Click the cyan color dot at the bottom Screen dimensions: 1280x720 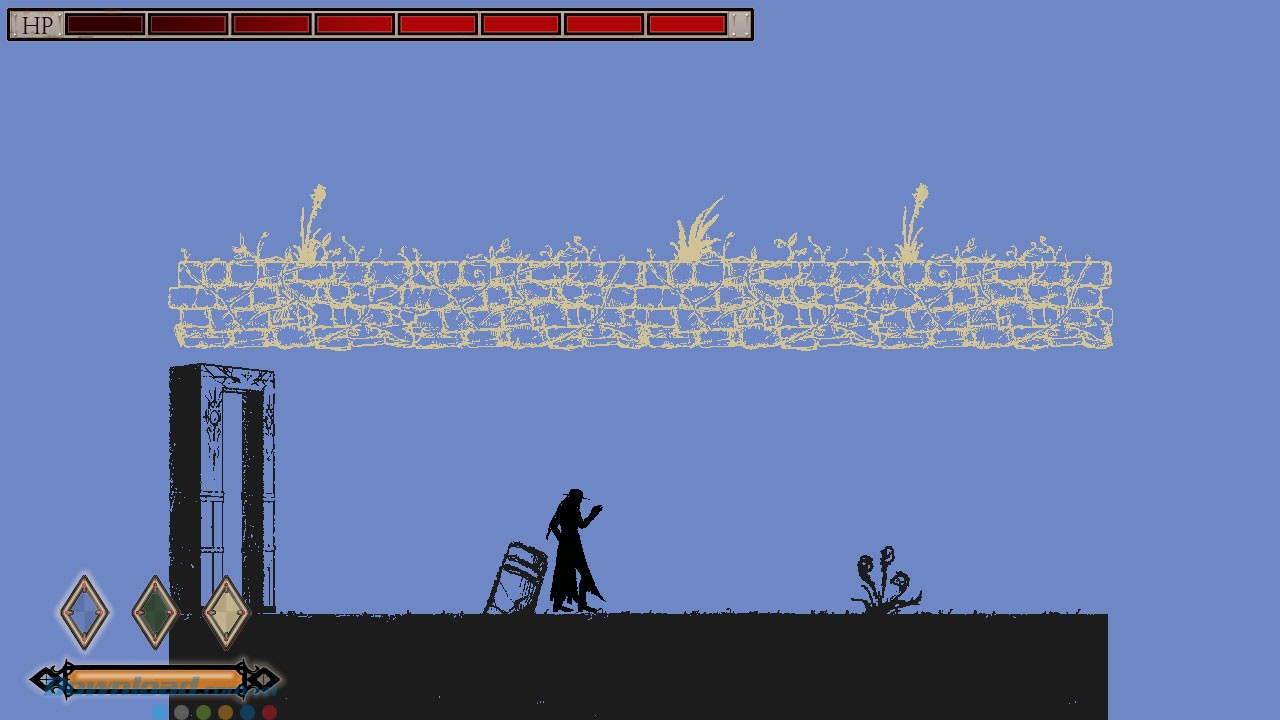pos(160,712)
